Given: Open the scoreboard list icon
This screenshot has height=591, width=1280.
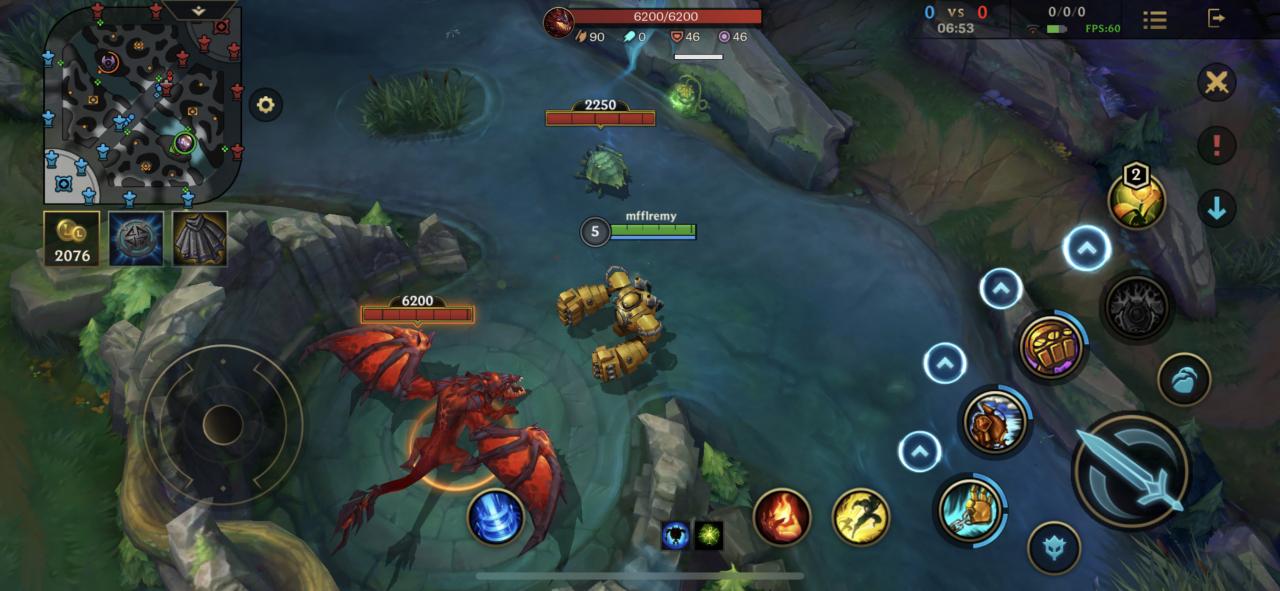Looking at the screenshot, I should point(1155,19).
